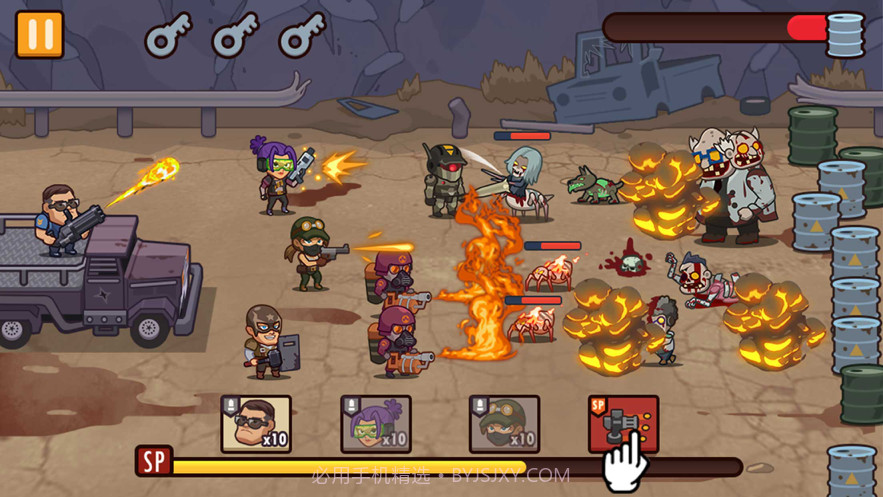The image size is (883, 497).
Task: Deploy the purple-haired gunner unit card
Action: click(x=376, y=424)
